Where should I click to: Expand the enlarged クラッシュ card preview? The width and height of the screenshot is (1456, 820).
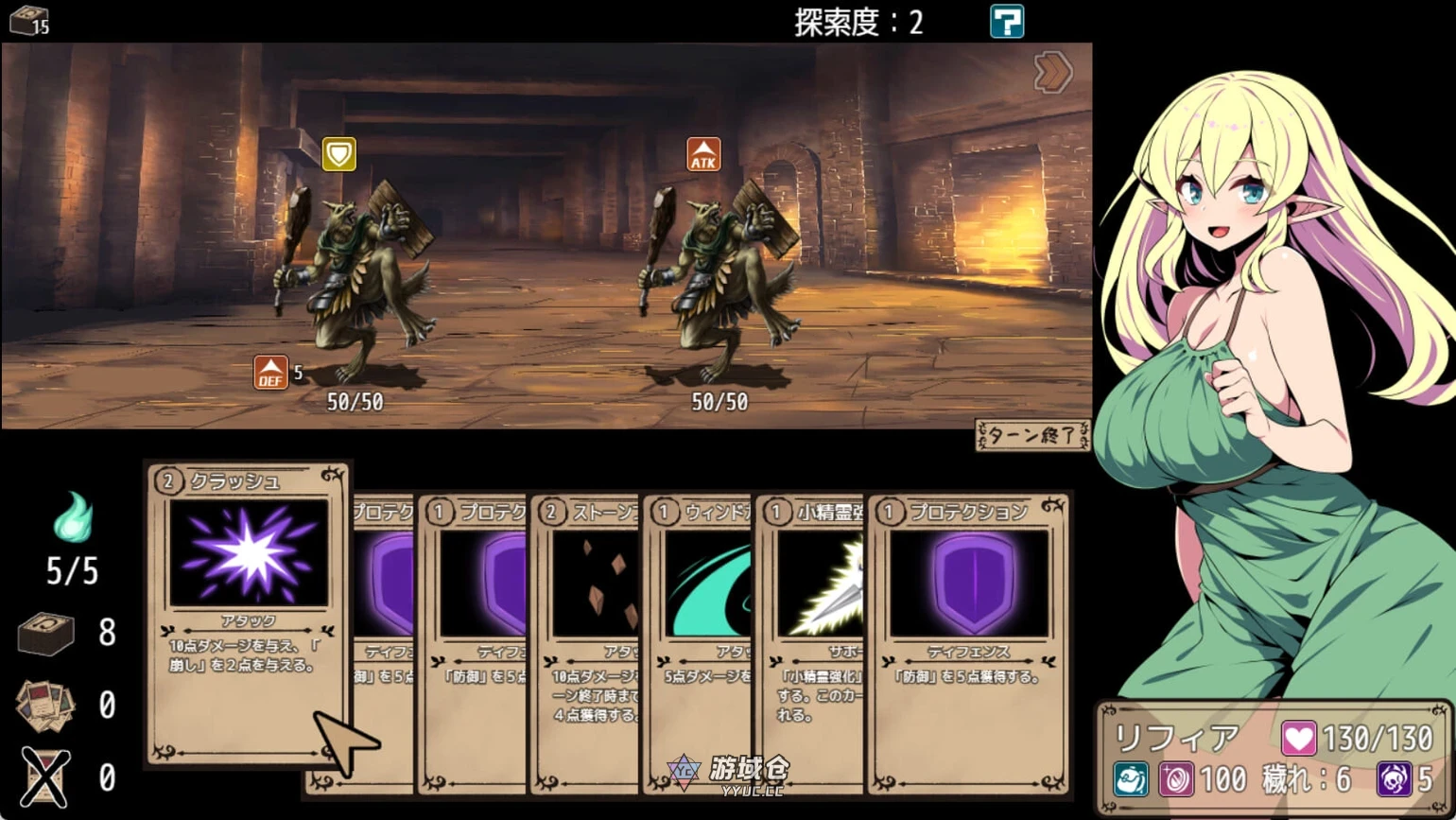(248, 615)
